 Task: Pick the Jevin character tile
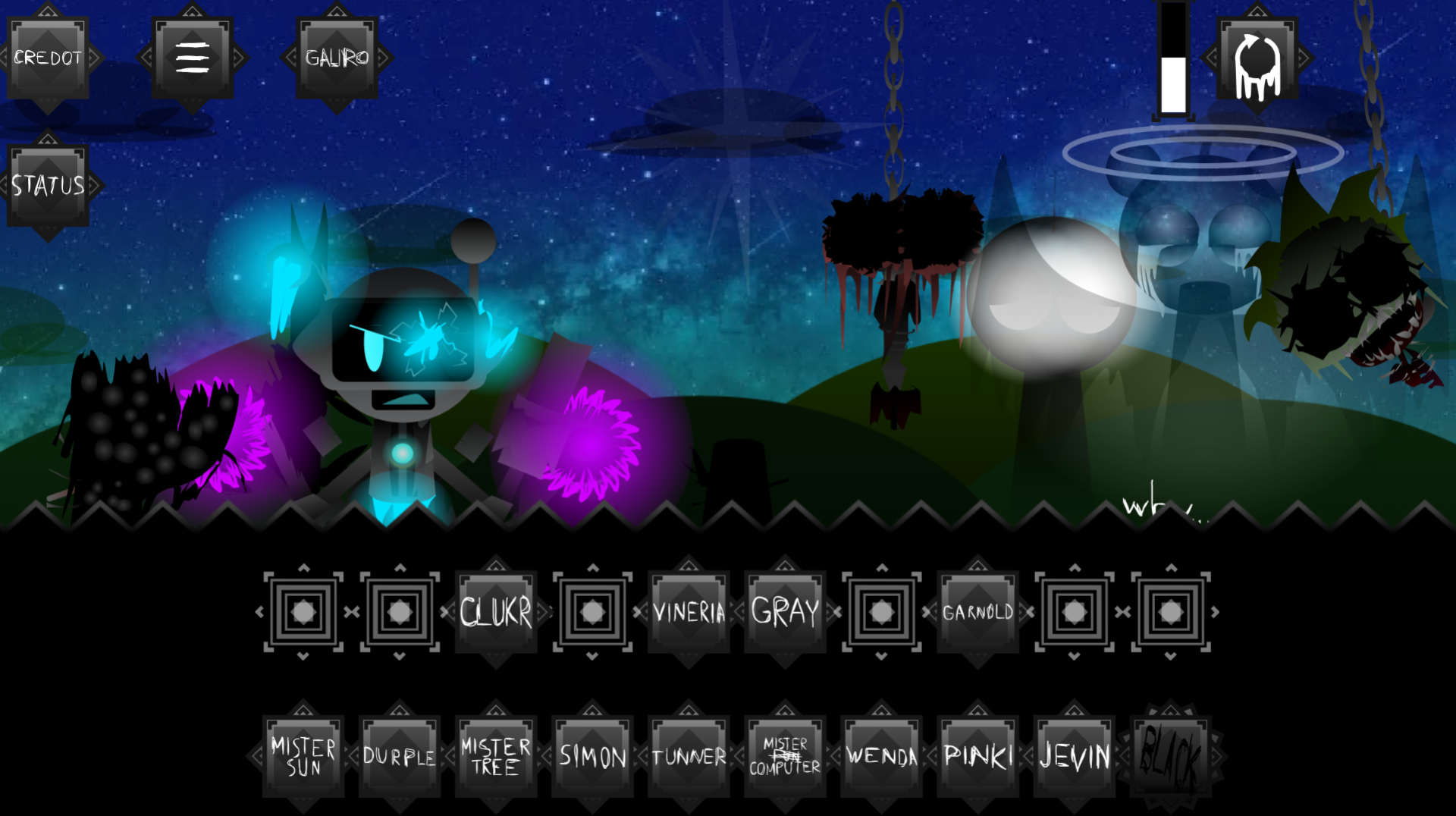coord(1074,756)
